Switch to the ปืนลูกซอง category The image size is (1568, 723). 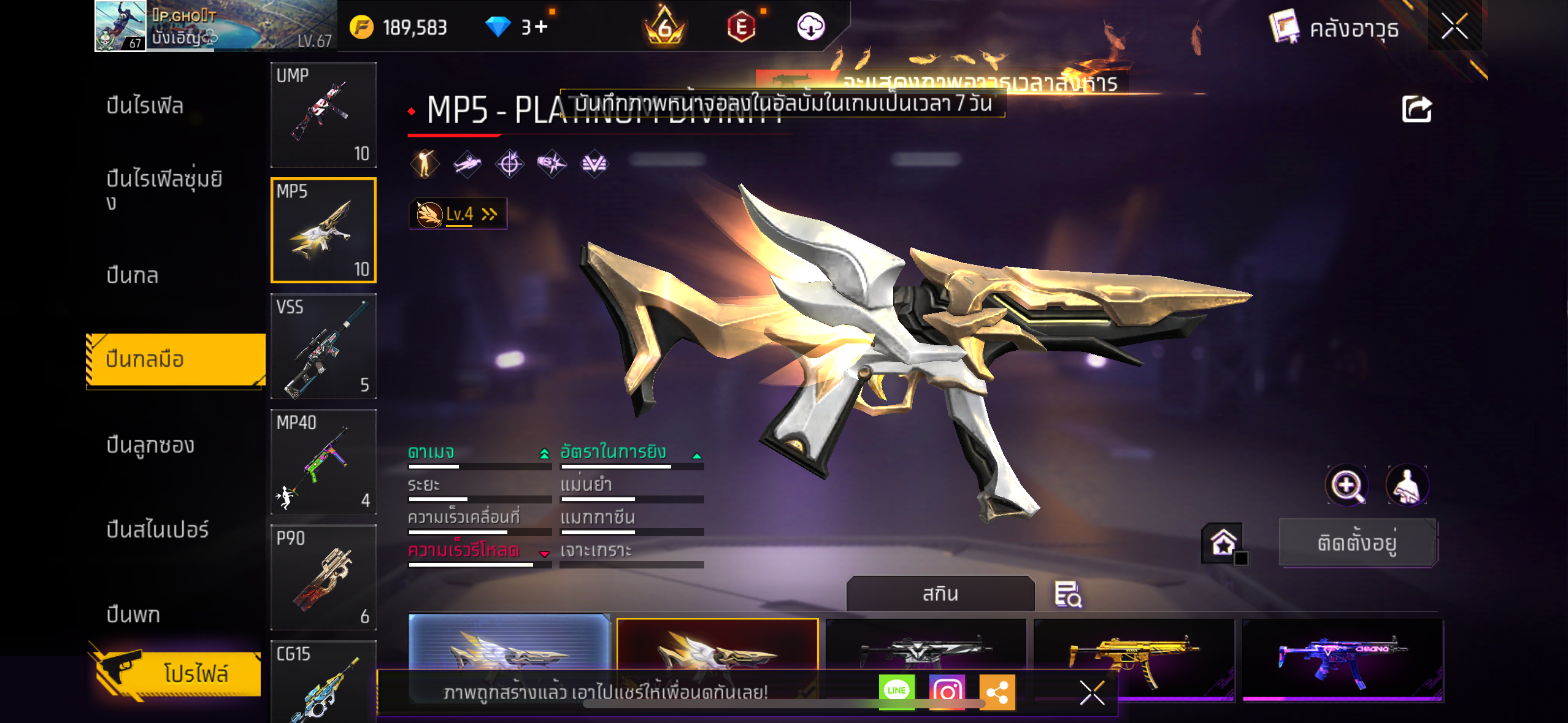150,445
